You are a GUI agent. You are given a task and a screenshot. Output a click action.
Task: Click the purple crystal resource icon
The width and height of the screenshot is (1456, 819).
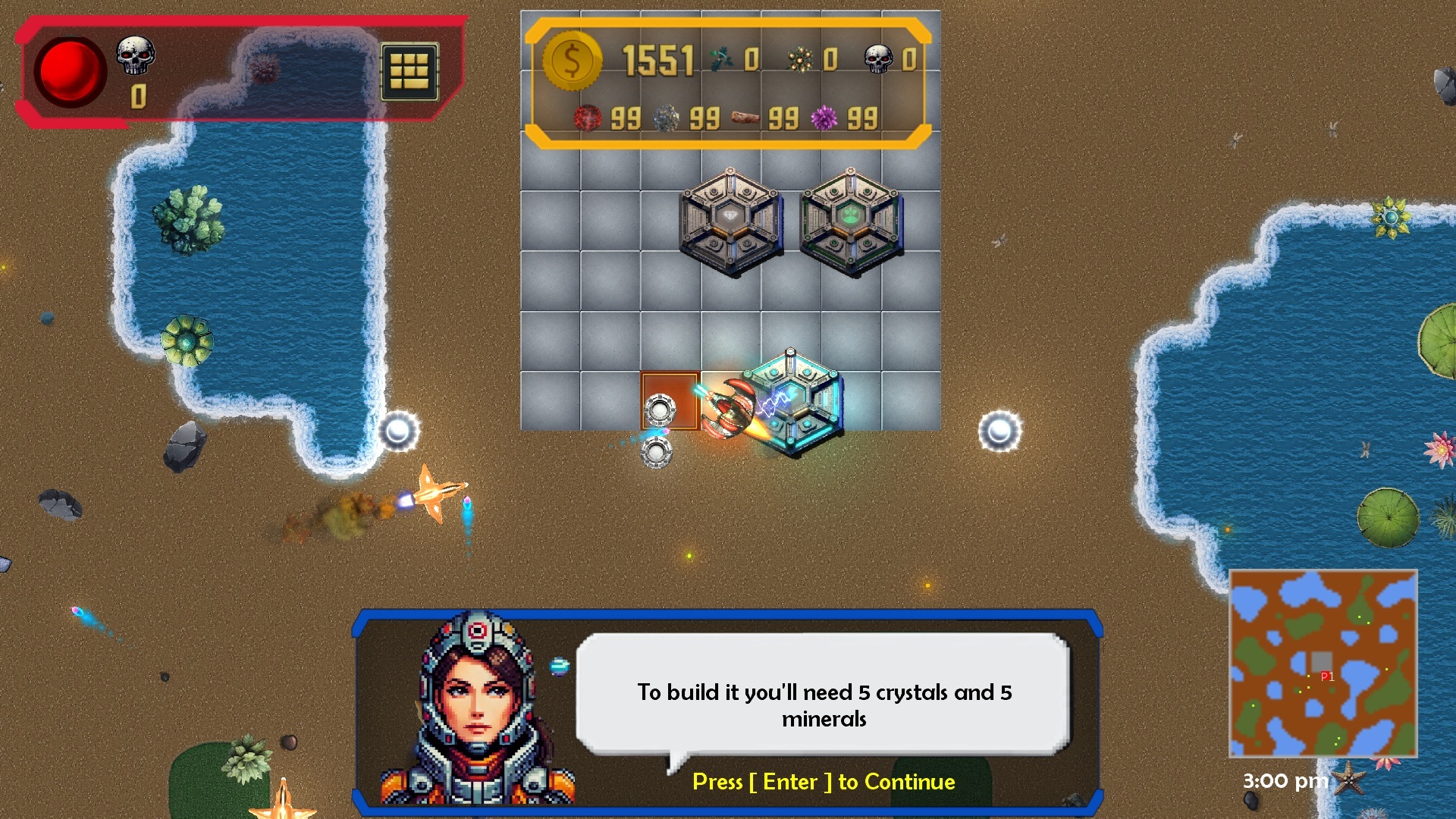click(824, 118)
